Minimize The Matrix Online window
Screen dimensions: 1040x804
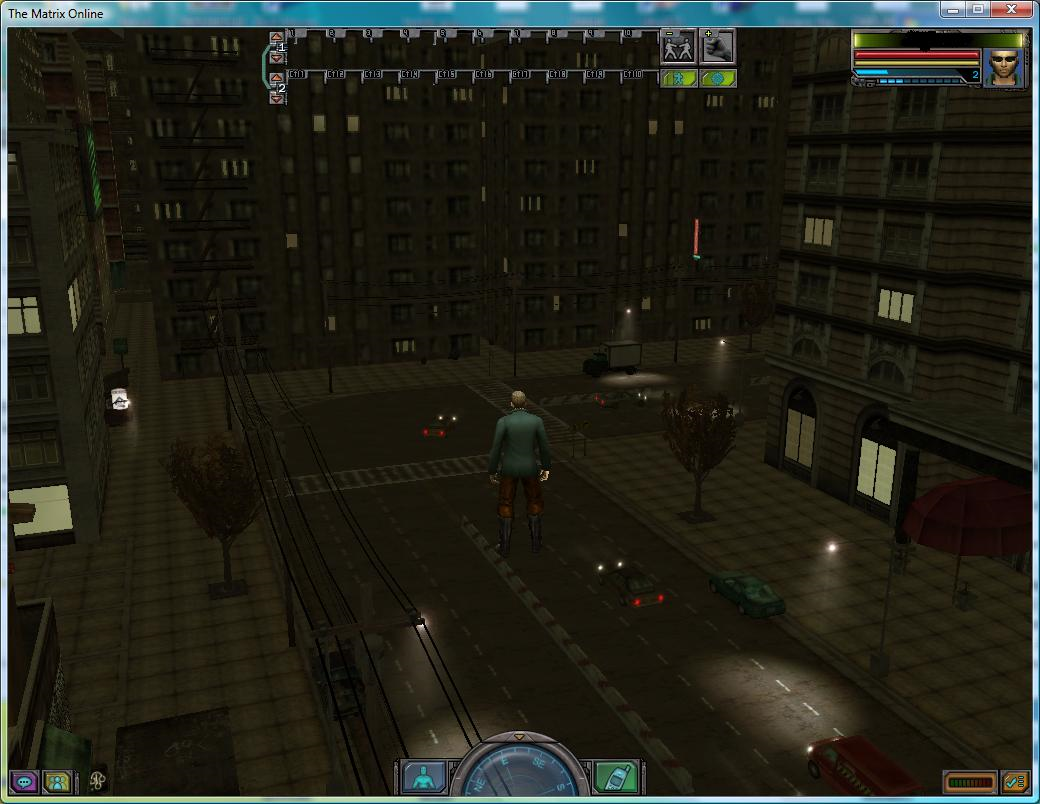[x=951, y=10]
